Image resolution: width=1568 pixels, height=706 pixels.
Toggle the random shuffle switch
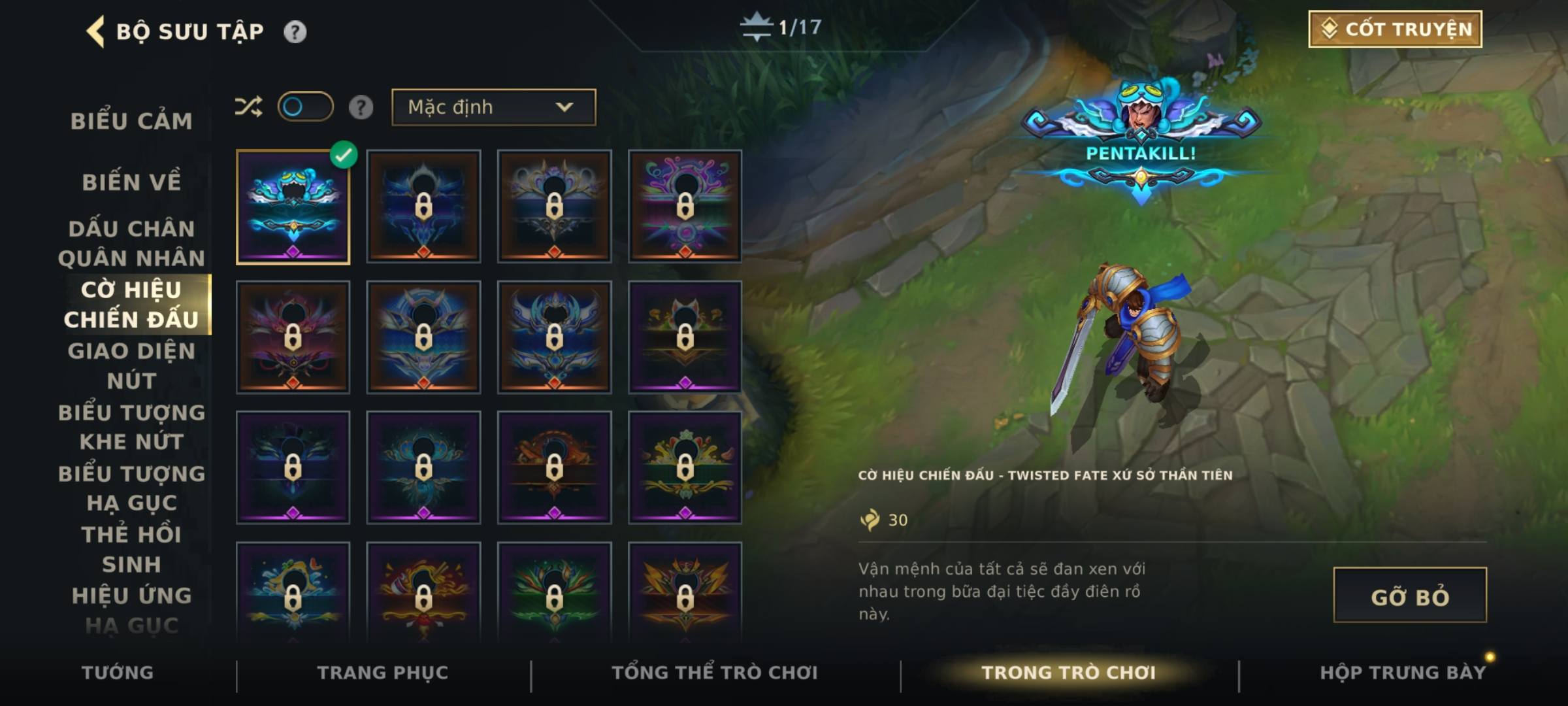[305, 107]
